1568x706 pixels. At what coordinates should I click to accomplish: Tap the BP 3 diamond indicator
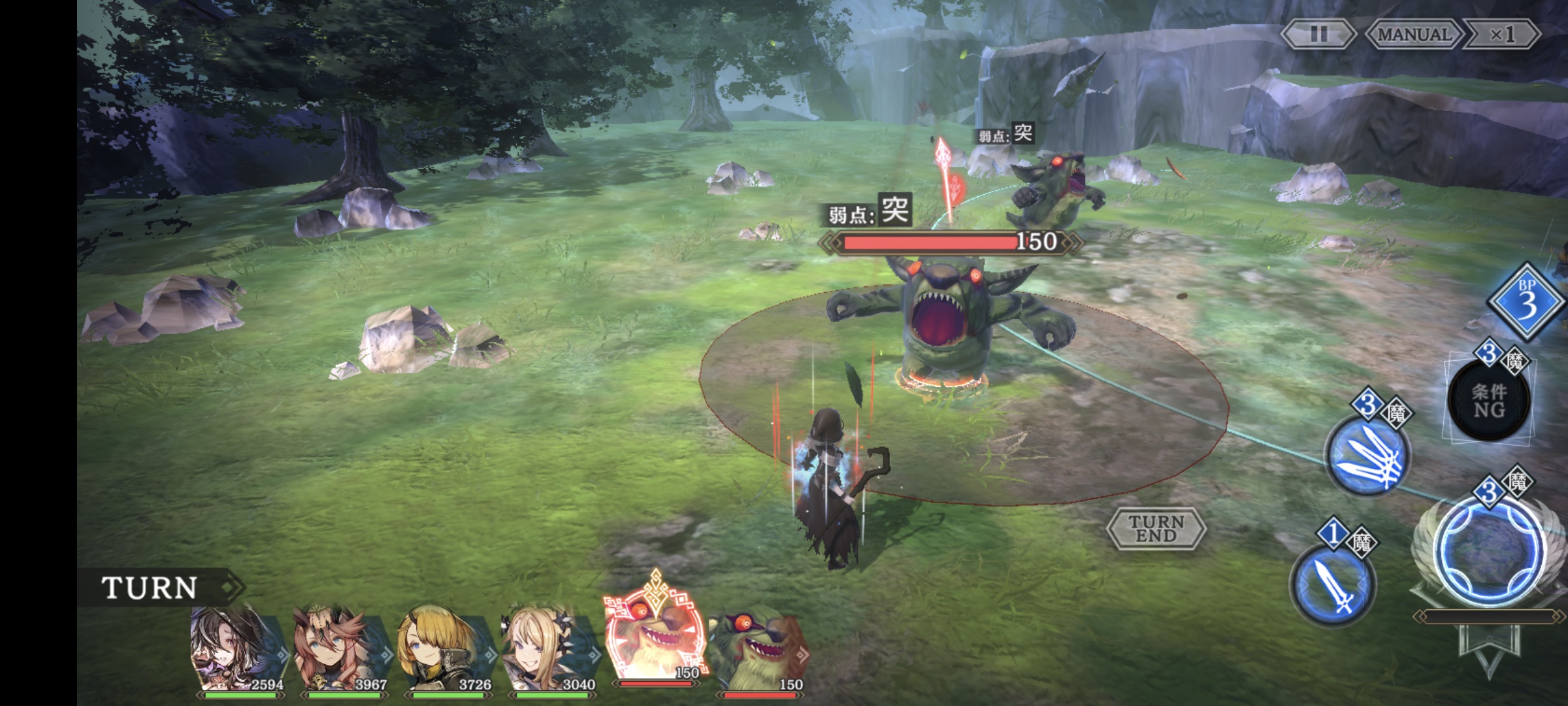1526,302
